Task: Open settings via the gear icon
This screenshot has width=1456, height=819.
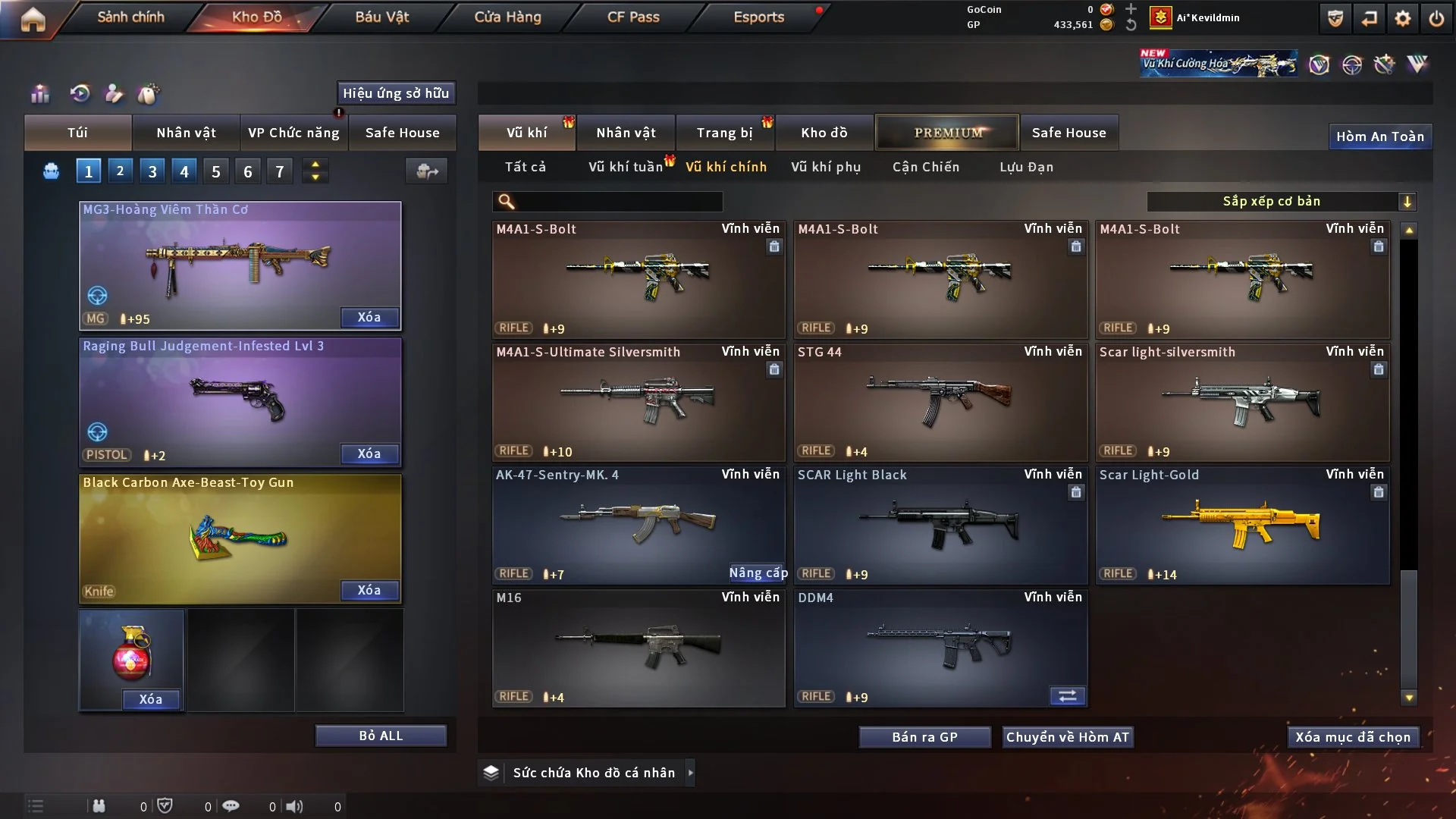Action: 1402,18
